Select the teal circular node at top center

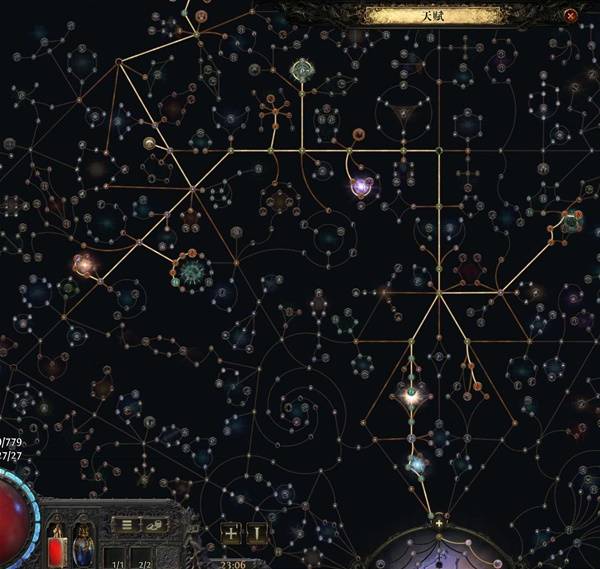tap(302, 70)
